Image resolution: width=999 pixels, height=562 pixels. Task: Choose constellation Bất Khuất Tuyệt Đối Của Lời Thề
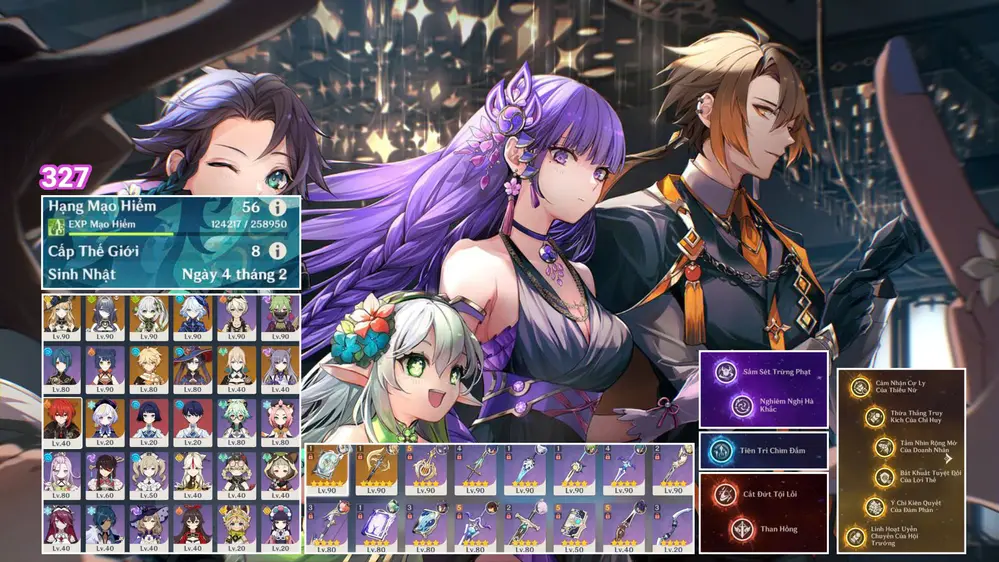click(x=884, y=477)
